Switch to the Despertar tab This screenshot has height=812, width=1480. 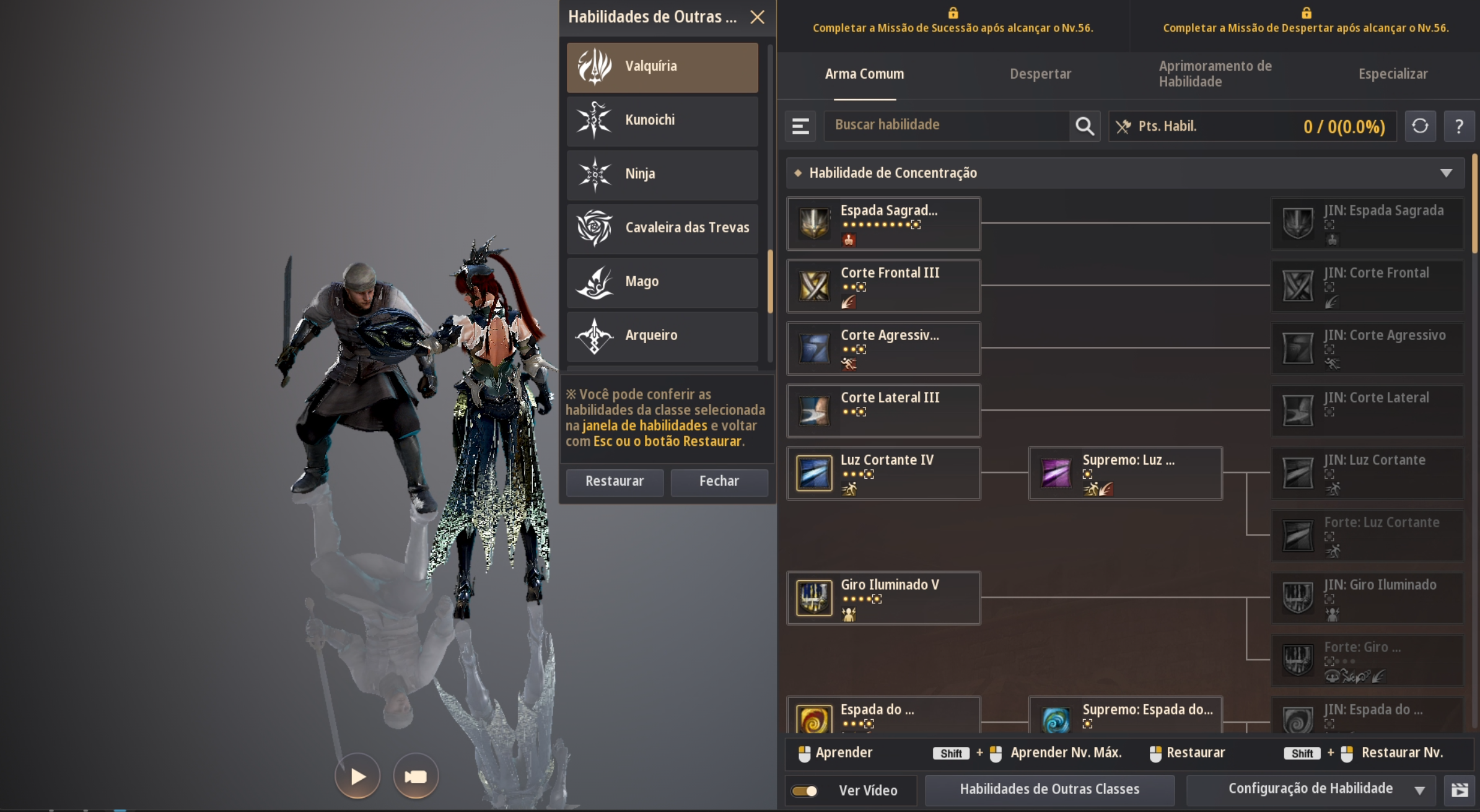point(1040,74)
